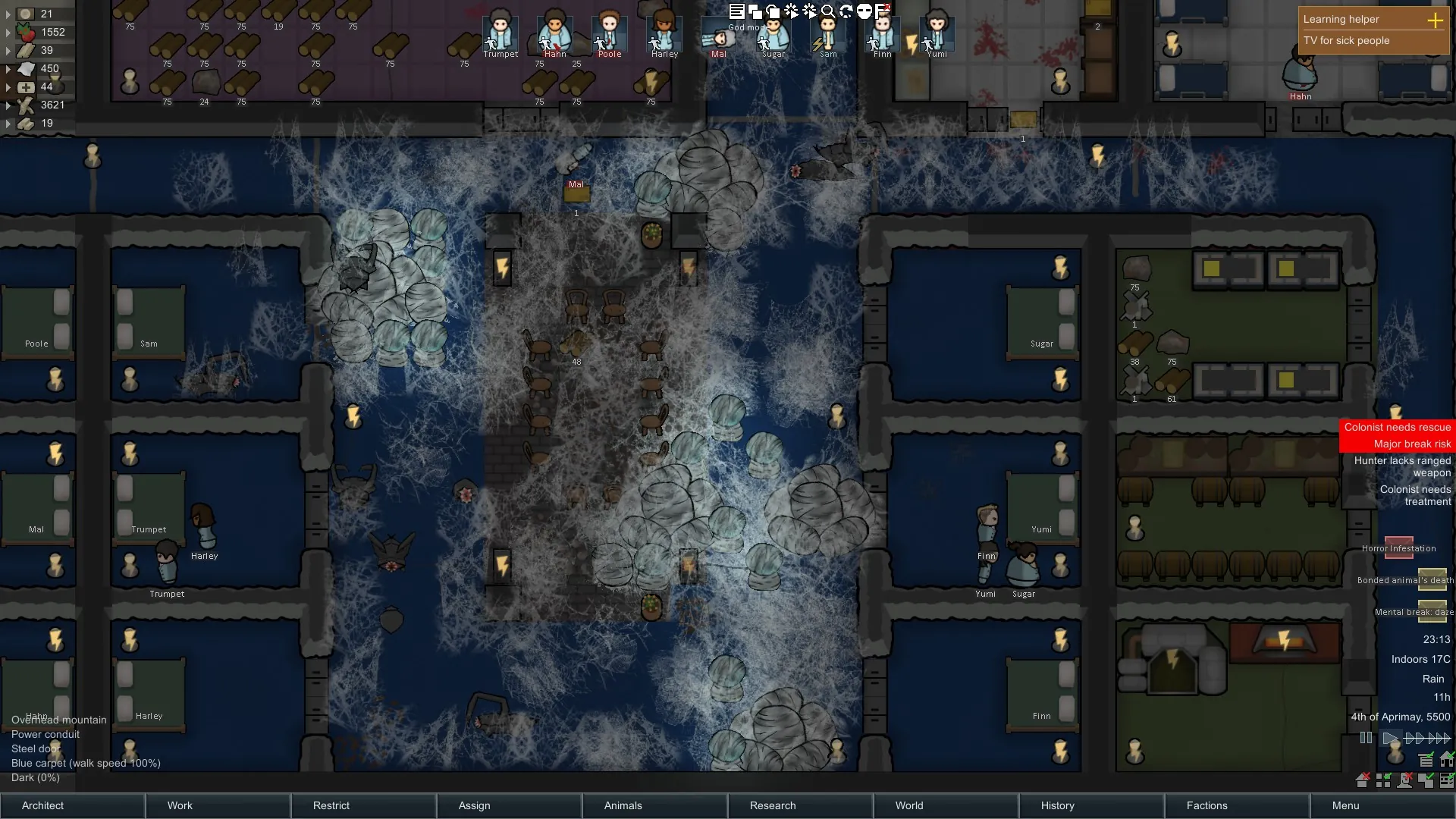Screen dimensions: 1456x819
Task: Click the 'Colonist needs rescue' alert
Action: click(1397, 428)
